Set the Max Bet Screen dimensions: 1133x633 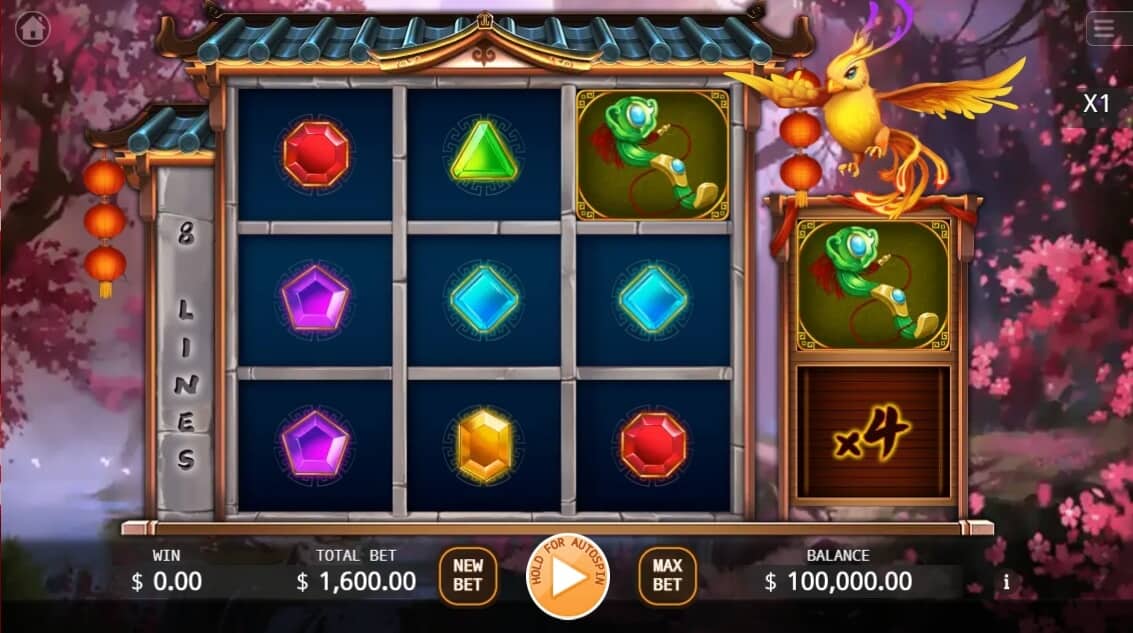click(x=667, y=575)
